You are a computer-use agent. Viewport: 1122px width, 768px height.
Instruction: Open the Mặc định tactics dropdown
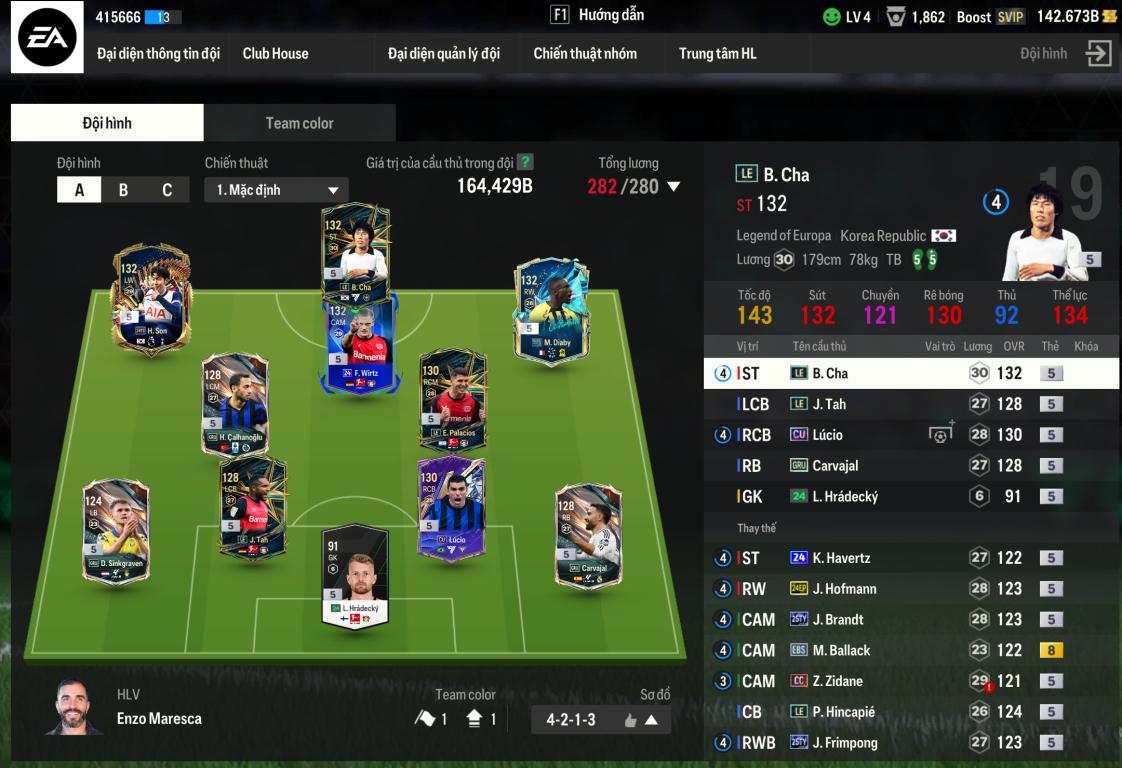277,190
